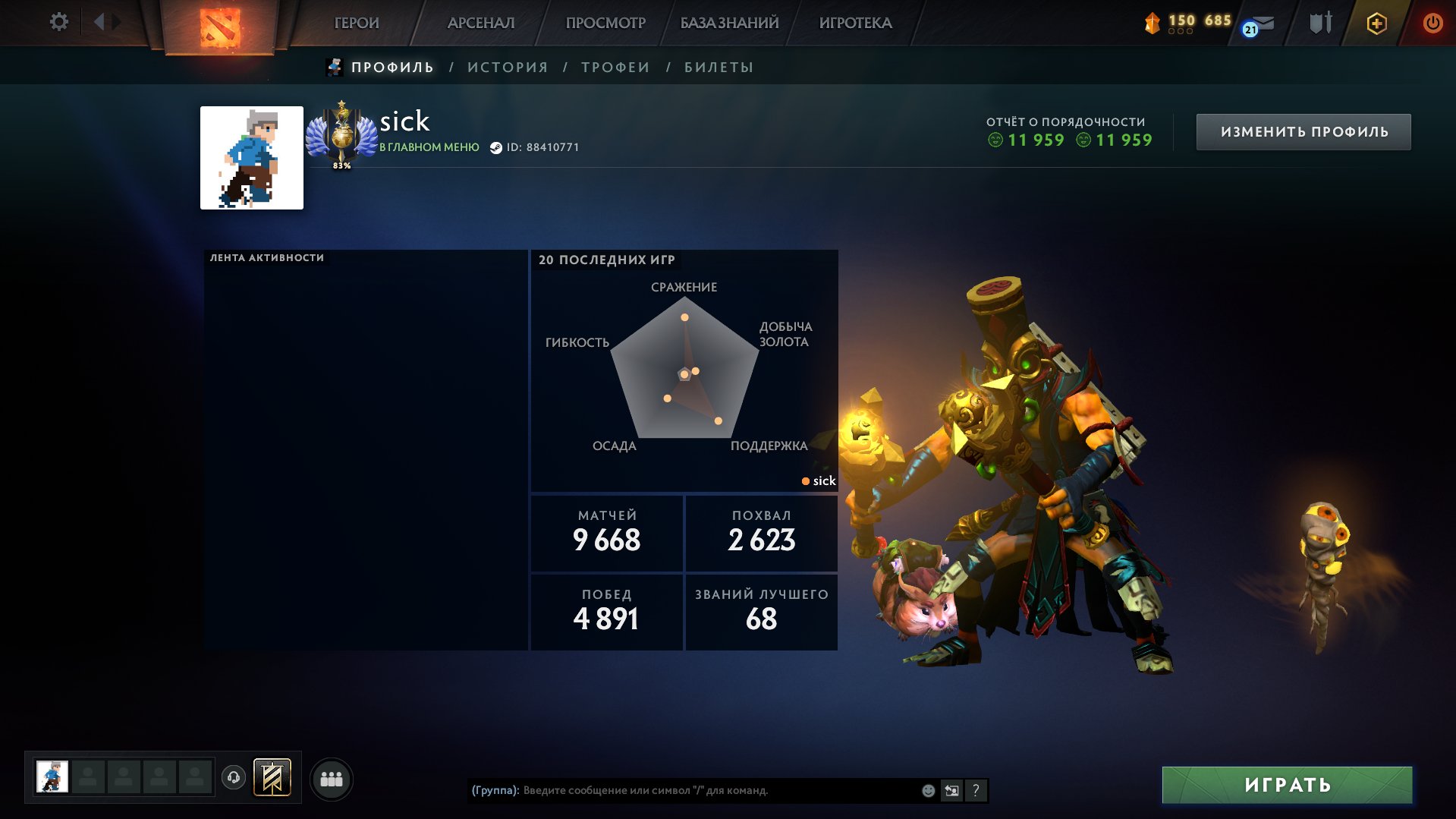1456x819 pixels.
Task: Open the БАЗА ЗНАНИЙ menu
Action: pos(728,23)
